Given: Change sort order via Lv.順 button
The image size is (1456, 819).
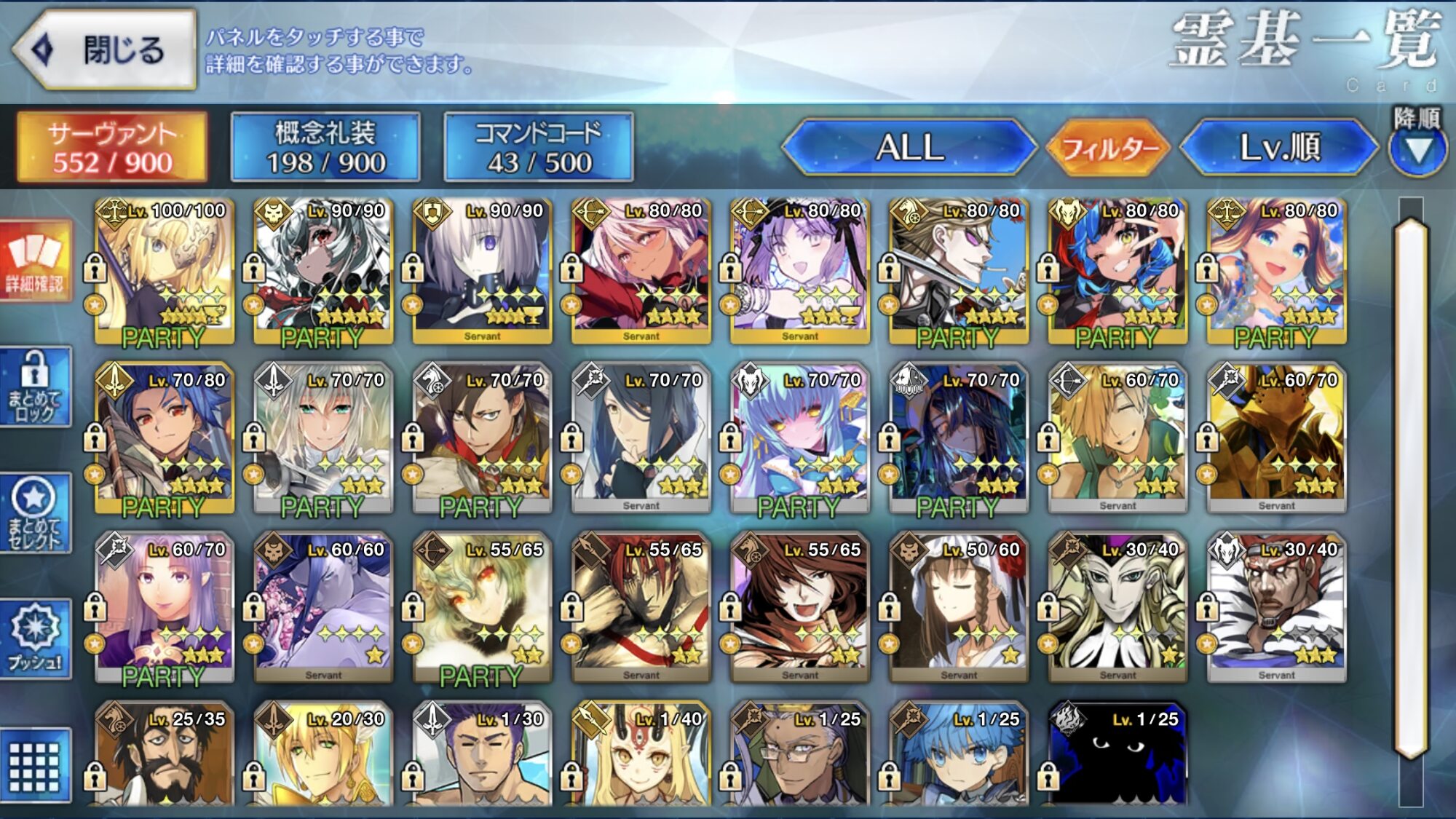Looking at the screenshot, I should pyautogui.click(x=1279, y=147).
